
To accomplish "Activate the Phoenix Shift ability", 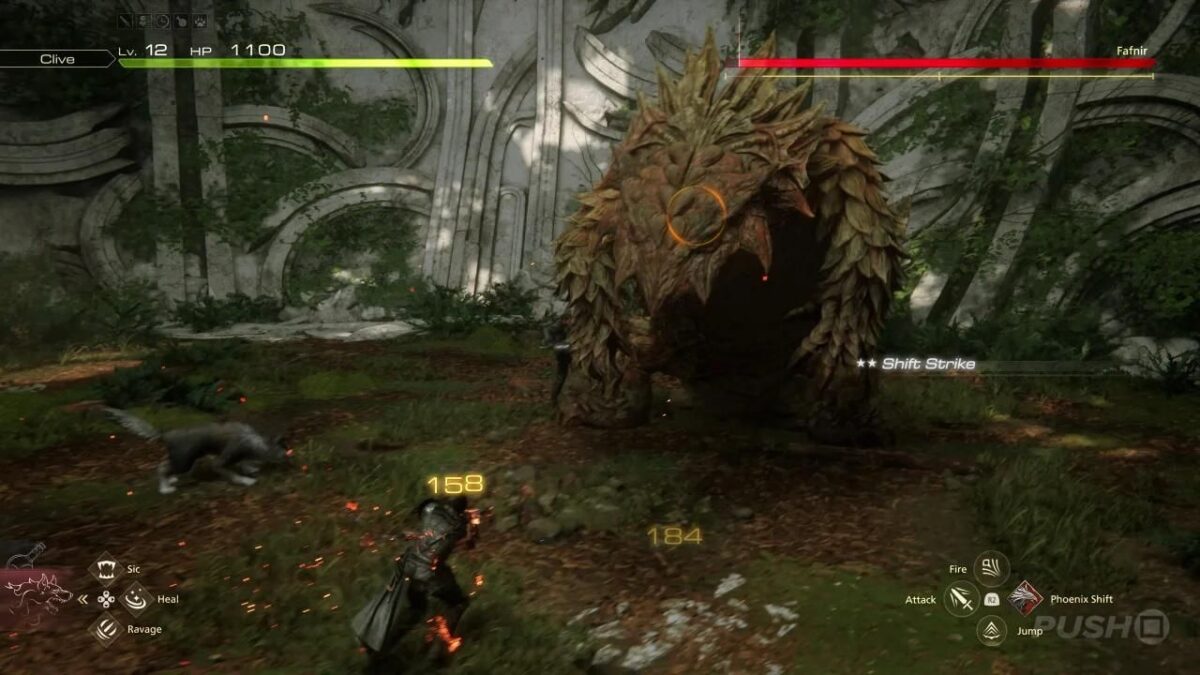I will pos(1025,598).
